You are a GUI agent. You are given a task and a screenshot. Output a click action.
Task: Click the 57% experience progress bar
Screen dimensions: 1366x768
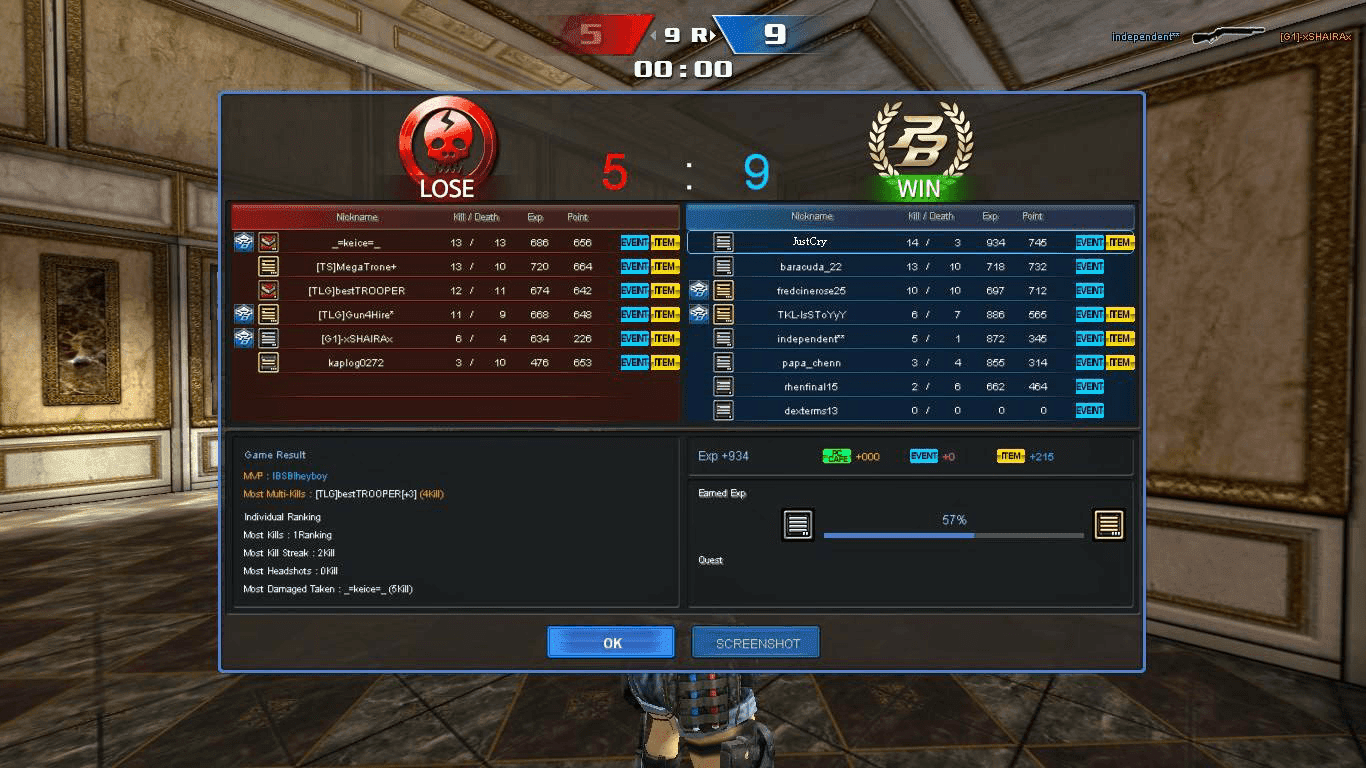(x=952, y=535)
